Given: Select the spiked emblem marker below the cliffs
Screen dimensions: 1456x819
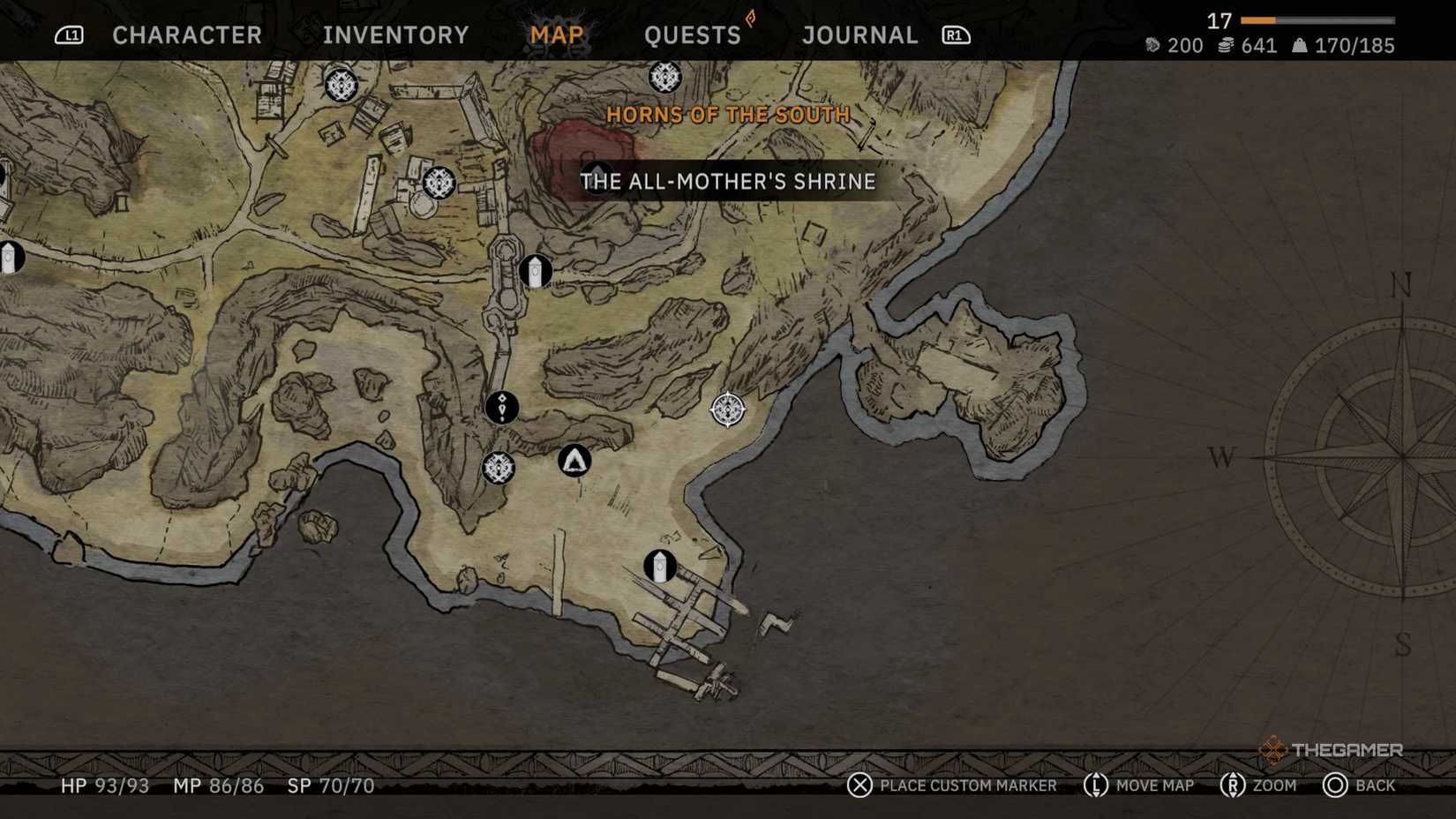Looking at the screenshot, I should point(499,469).
